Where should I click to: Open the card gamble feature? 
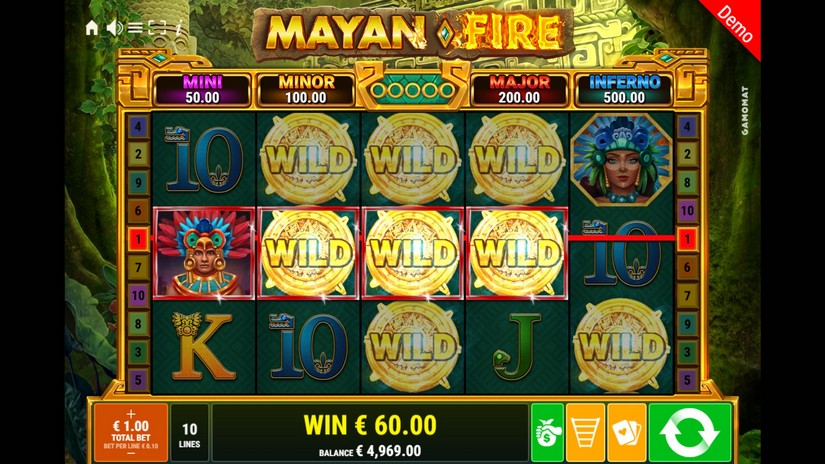point(626,432)
